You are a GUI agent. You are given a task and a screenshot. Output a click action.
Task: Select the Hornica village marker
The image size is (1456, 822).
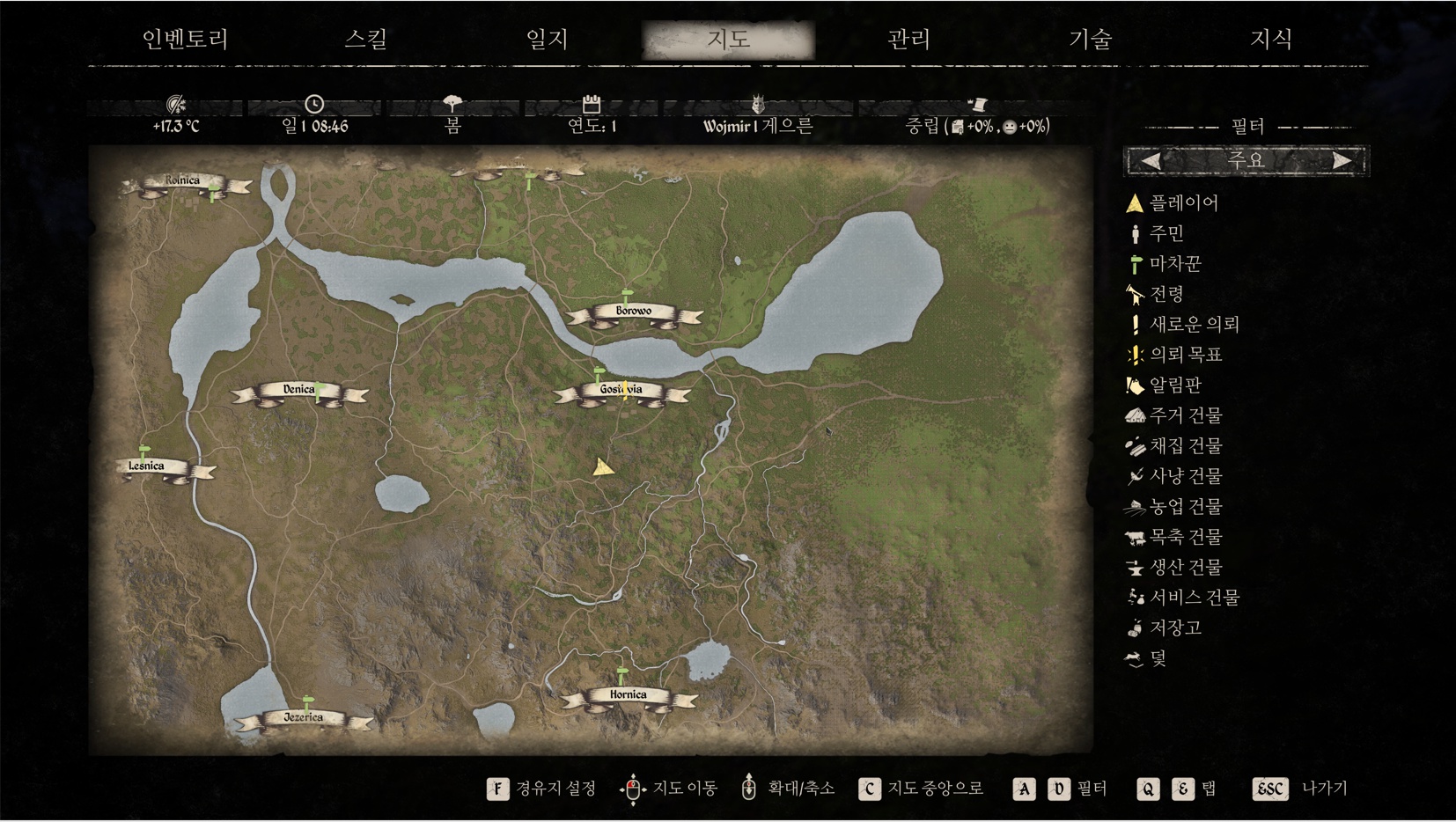pos(628,695)
